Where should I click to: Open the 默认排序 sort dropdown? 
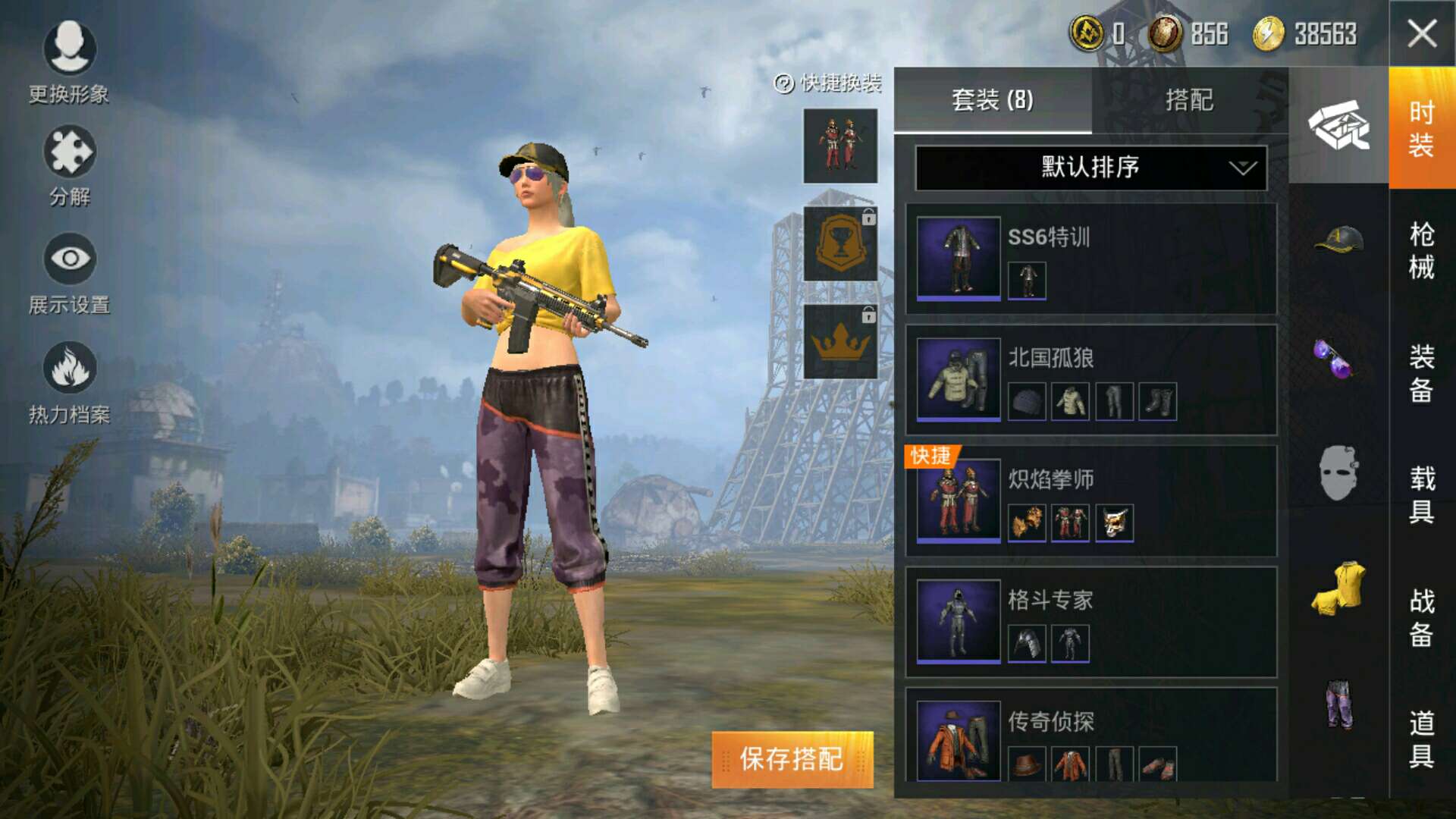[1090, 167]
